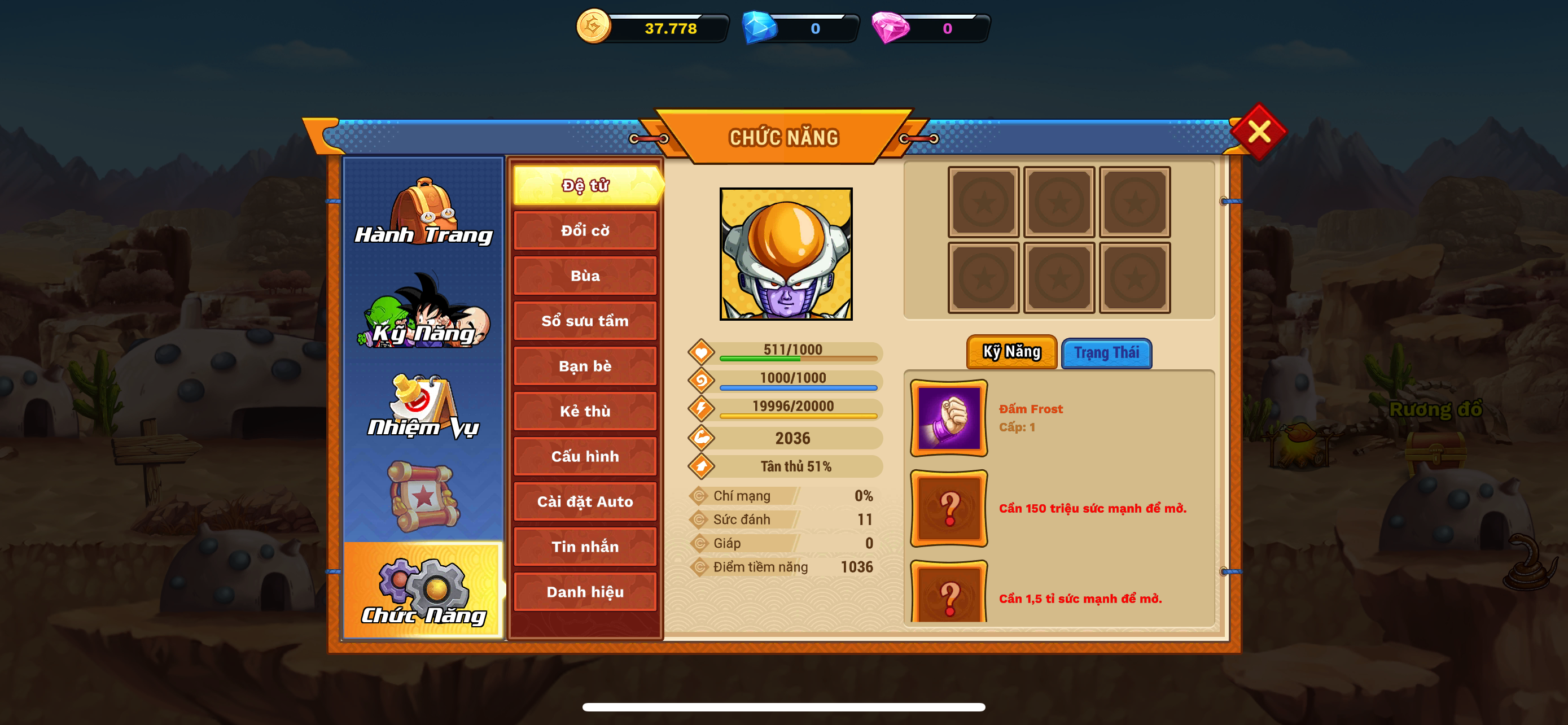Select the Chức Năng gears tab
Image resolution: width=1568 pixels, height=725 pixels.
tap(424, 591)
